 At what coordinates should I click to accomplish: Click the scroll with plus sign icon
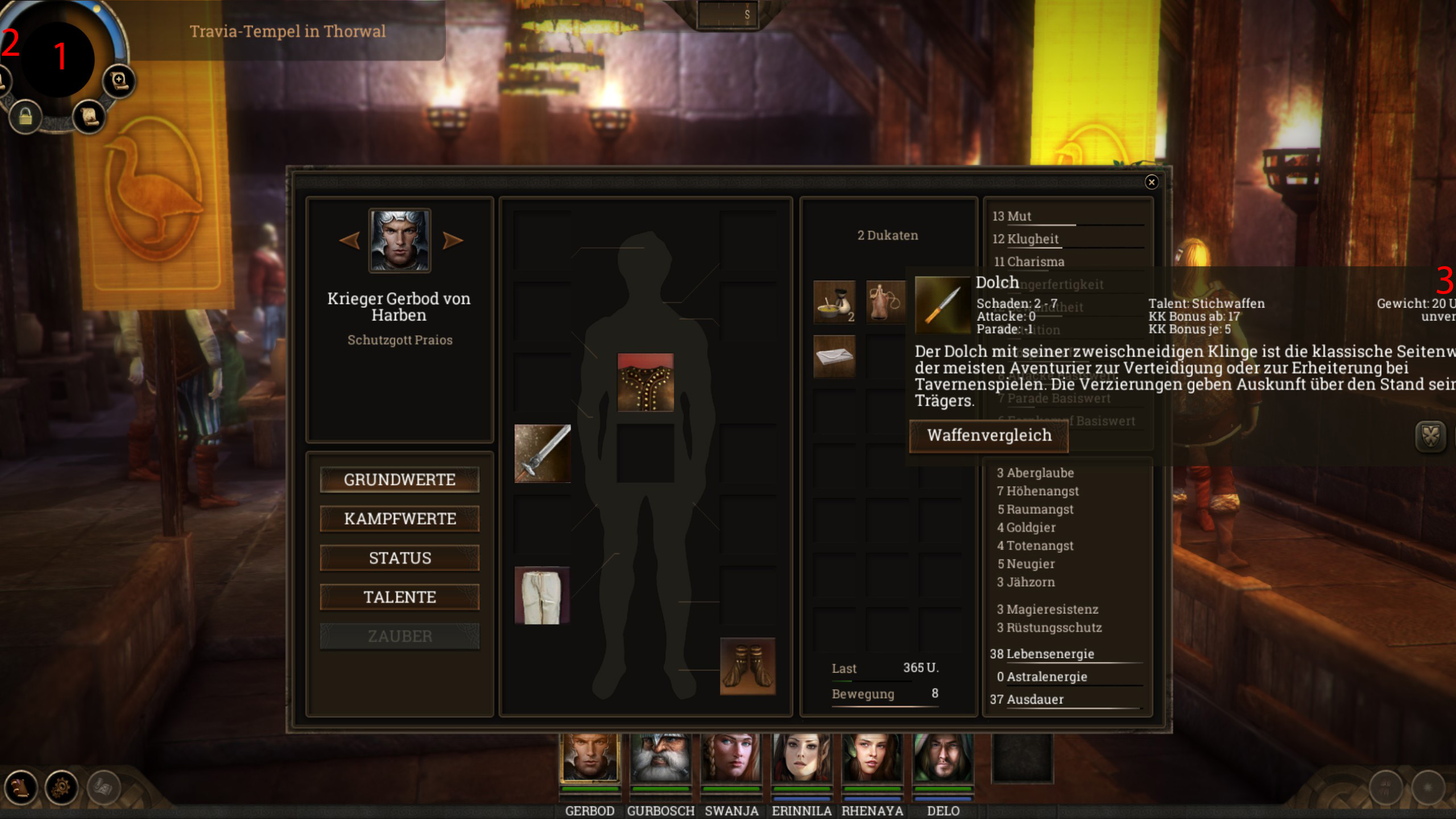[119, 81]
